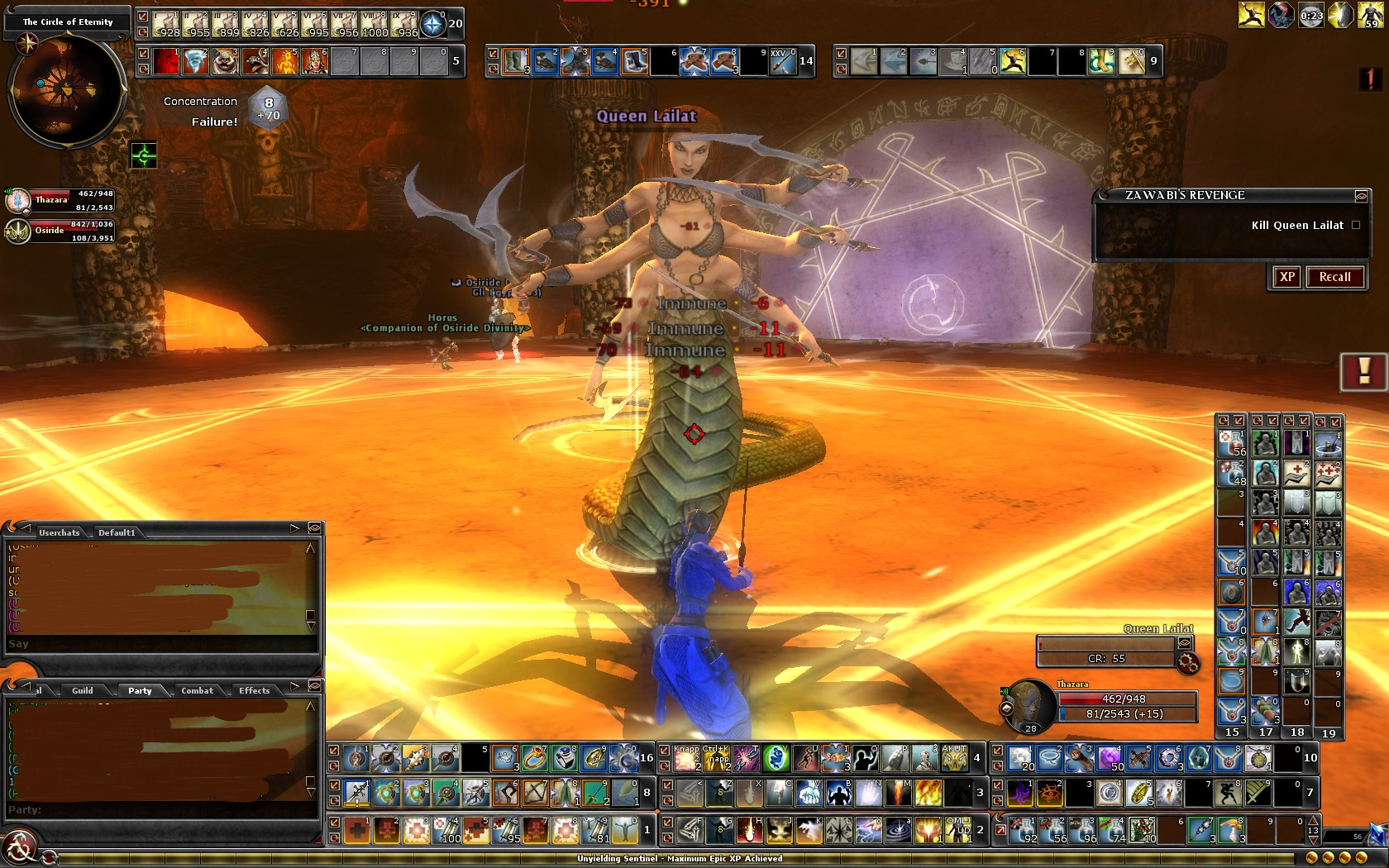Open the main menu swirl button
The height and width of the screenshot is (868, 1389).
(x=18, y=848)
